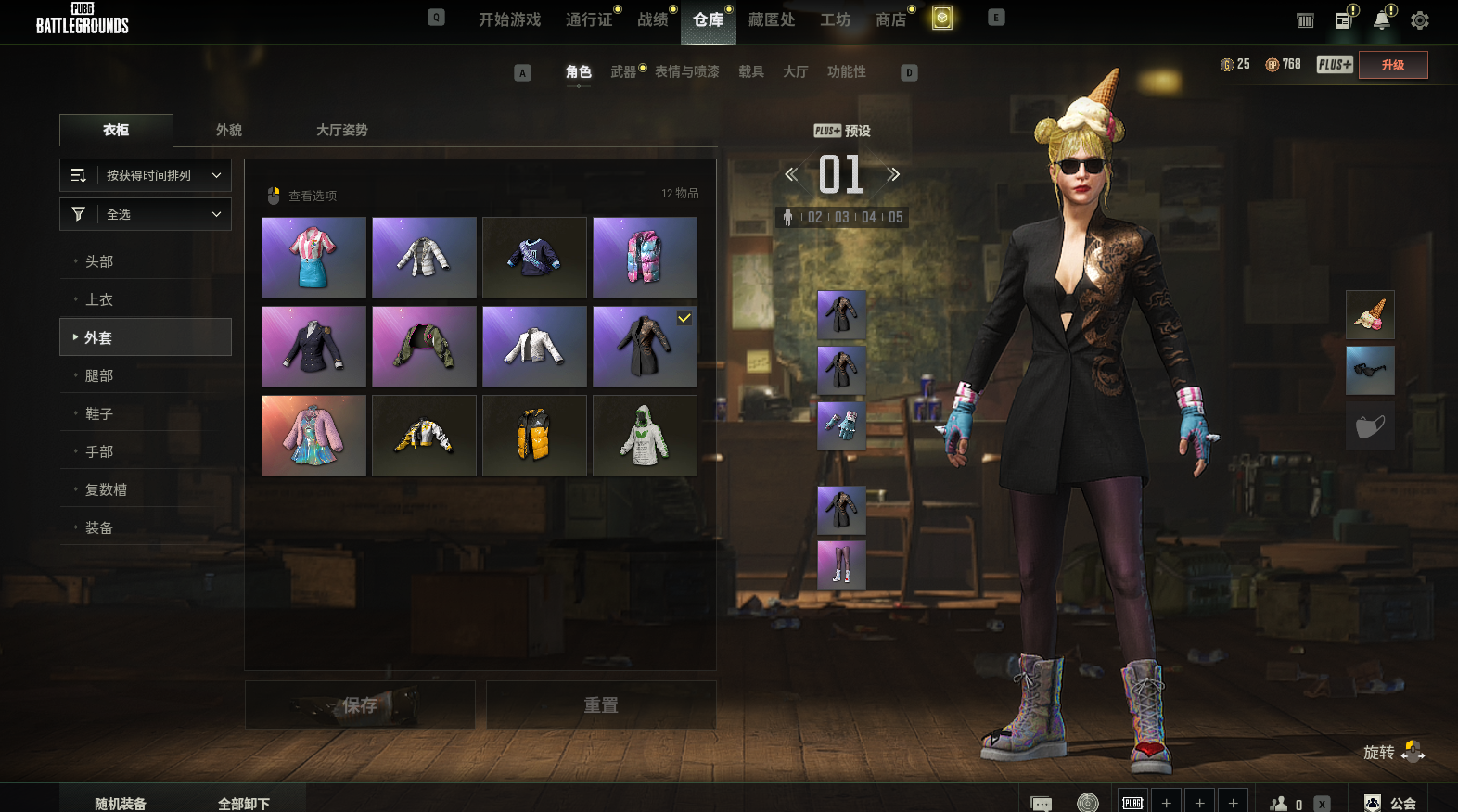Viewport: 1458px width, 812px height.
Task: Open the settings gear icon
Action: click(1419, 20)
